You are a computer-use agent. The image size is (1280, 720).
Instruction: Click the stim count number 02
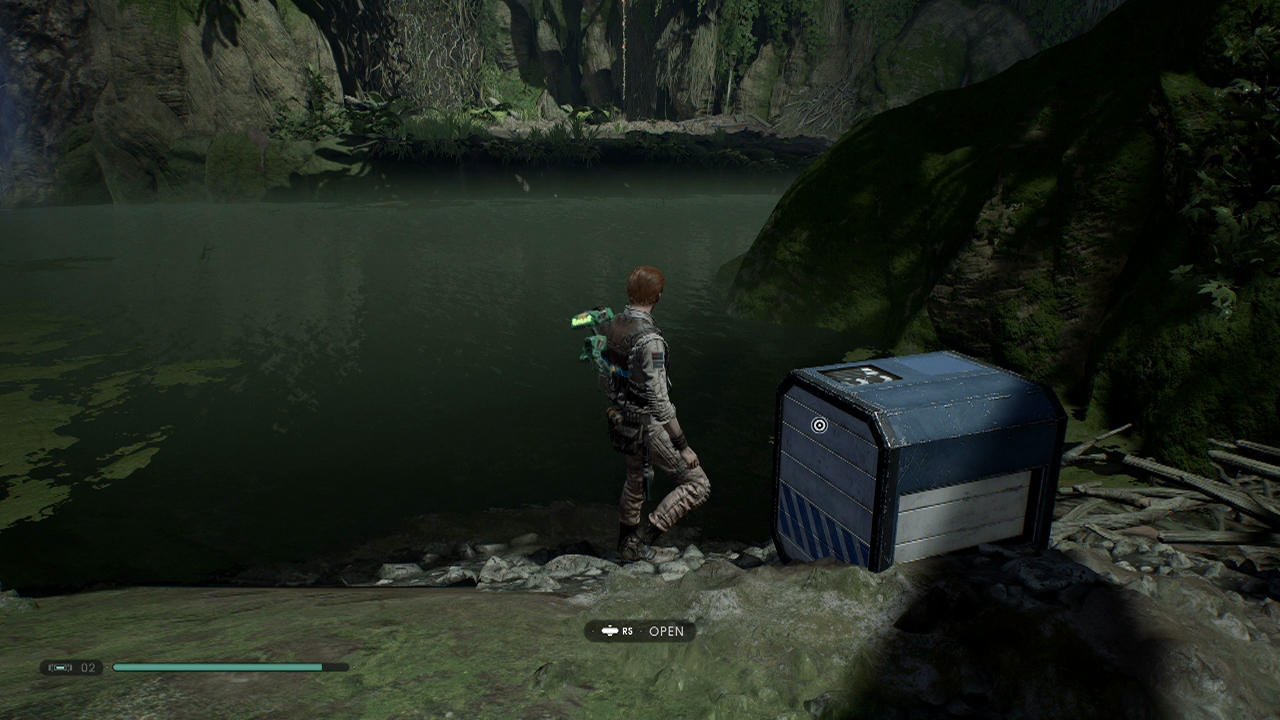[x=87, y=667]
